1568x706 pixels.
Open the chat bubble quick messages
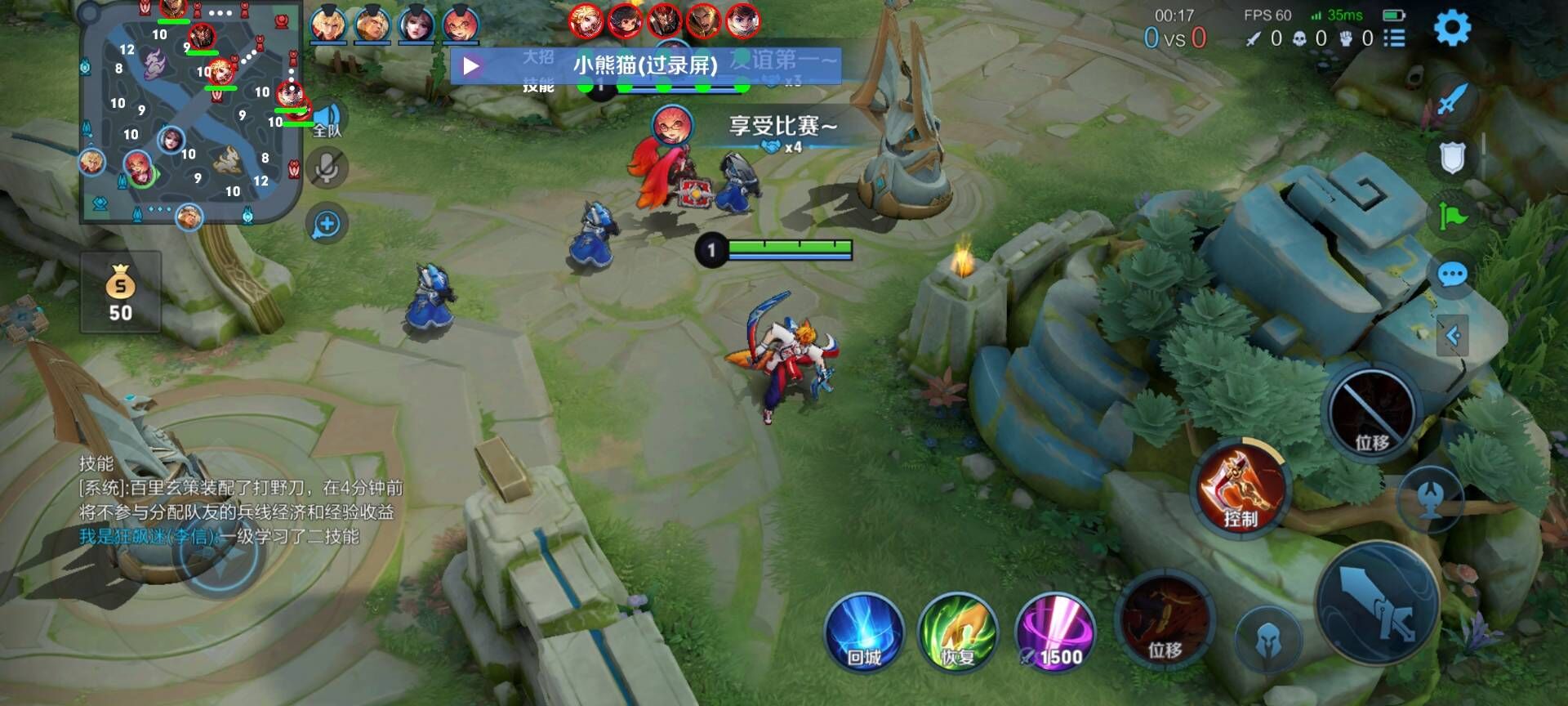point(1452,275)
